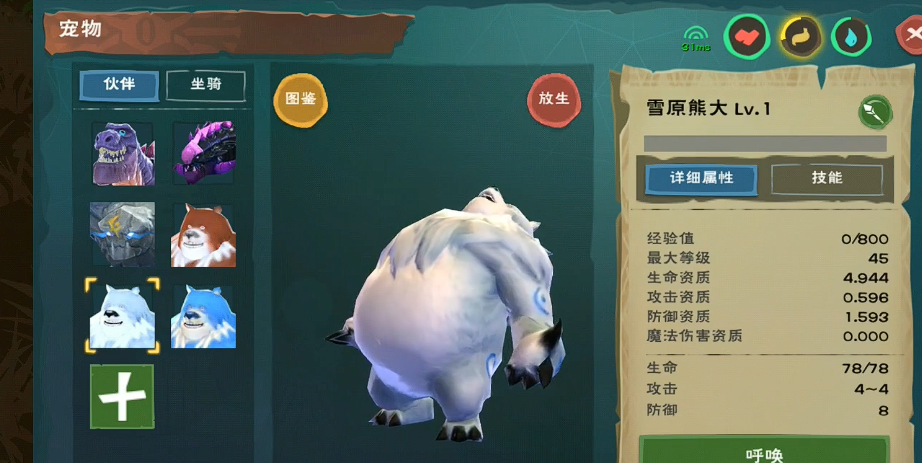922x463 pixels.
Task: Summon the pet with 呼唤 button
Action: pos(764,452)
